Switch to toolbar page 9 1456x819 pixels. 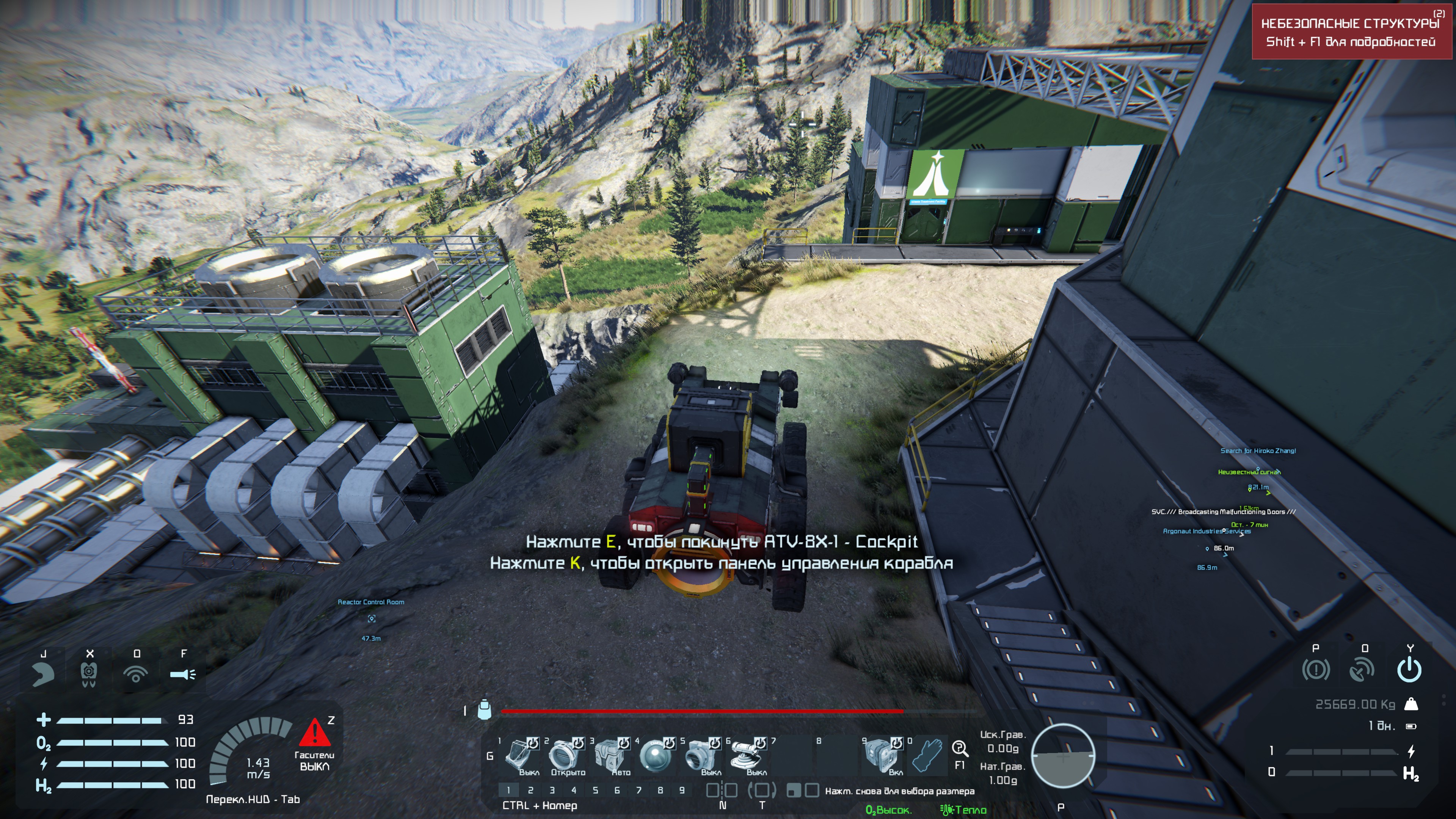click(x=682, y=790)
